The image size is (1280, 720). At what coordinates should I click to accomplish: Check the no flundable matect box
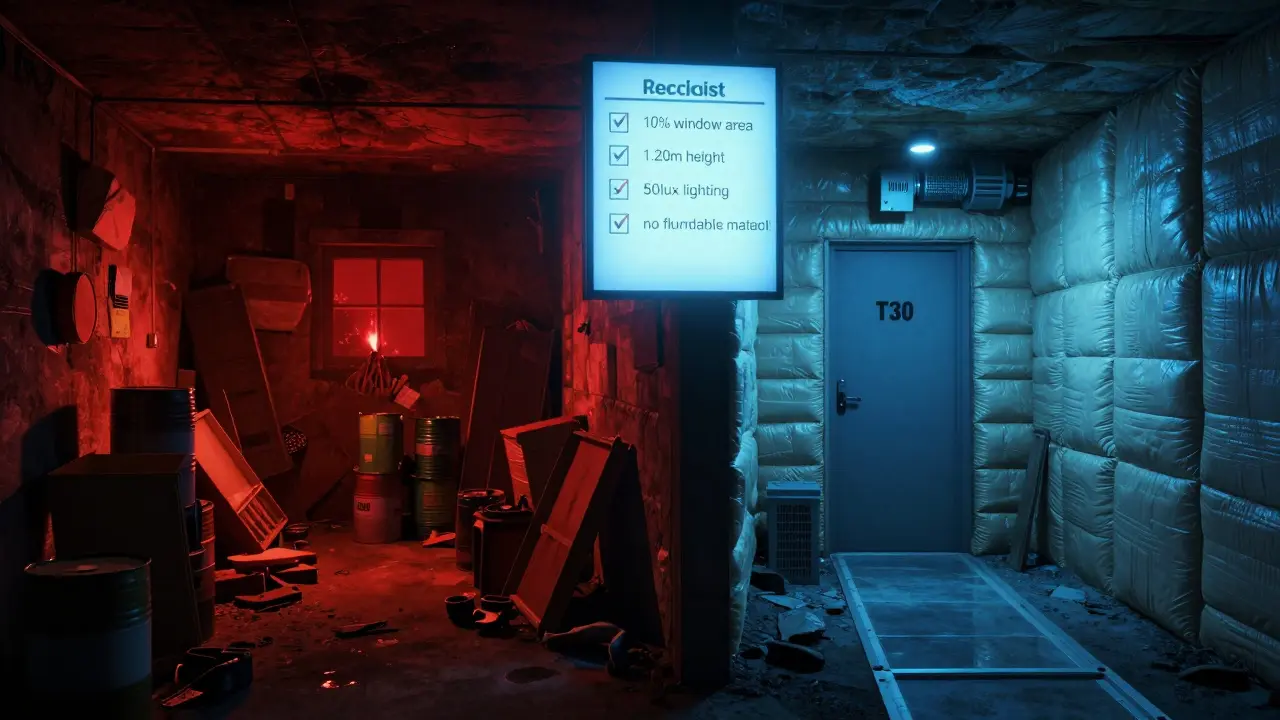point(619,222)
